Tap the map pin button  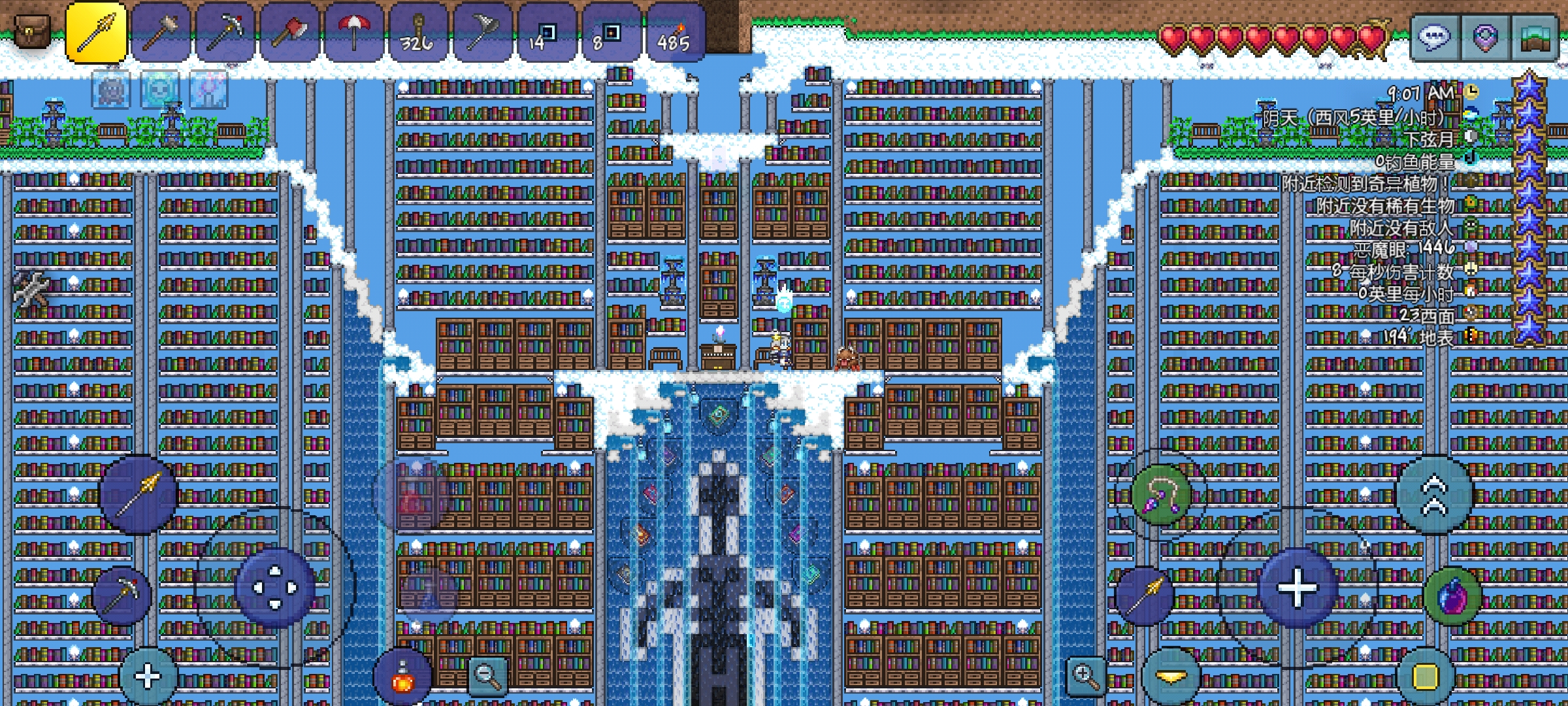1486,37
